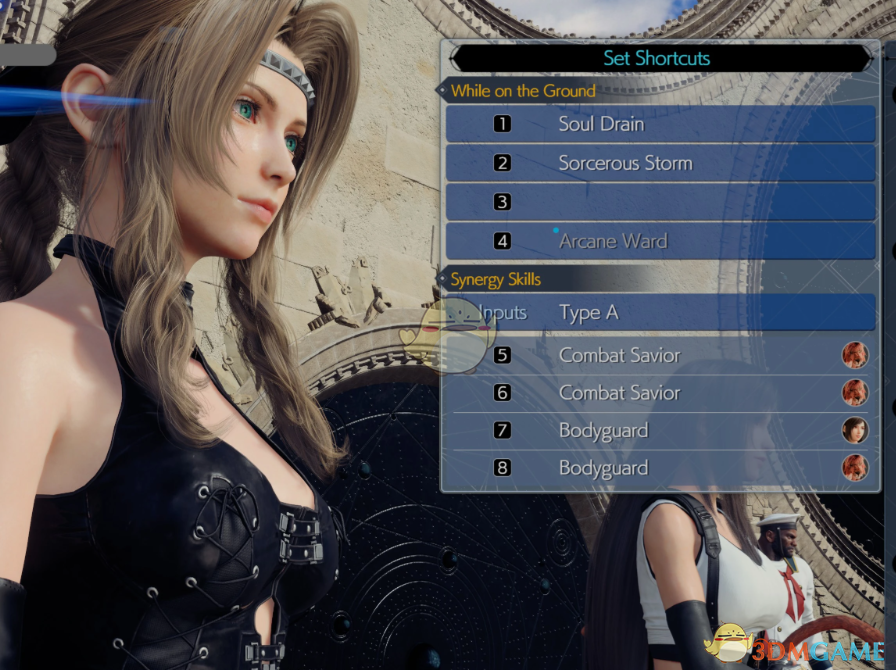Change the Inputs Type A setting
This screenshot has height=670, width=896.
click(660, 313)
